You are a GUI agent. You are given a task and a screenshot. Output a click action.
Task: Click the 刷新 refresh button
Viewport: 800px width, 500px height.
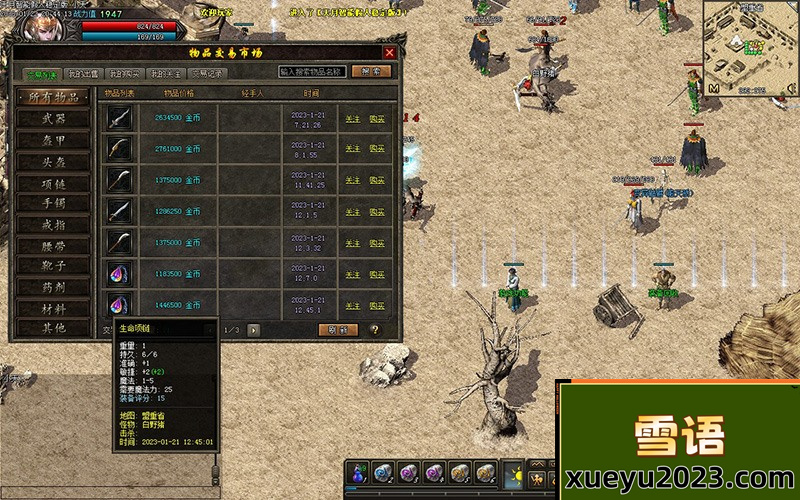pos(338,329)
